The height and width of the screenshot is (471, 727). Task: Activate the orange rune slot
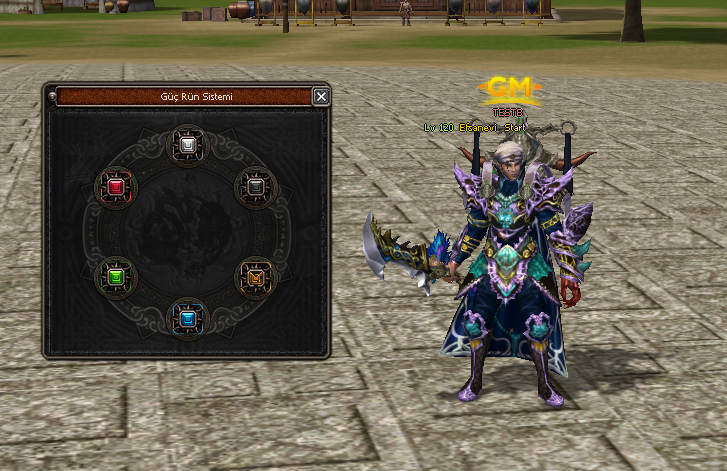(255, 277)
